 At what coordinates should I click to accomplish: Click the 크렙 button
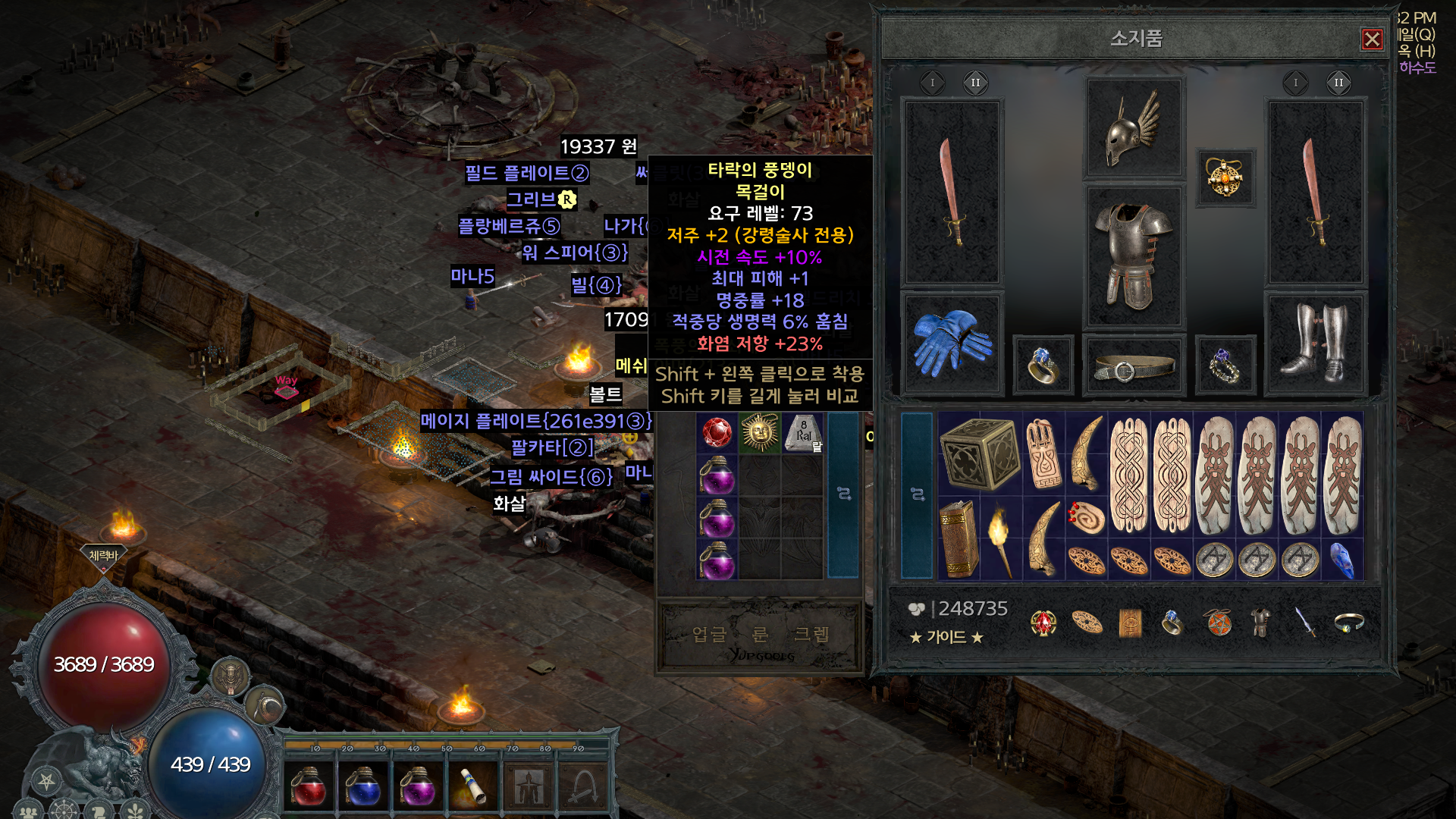(x=811, y=634)
